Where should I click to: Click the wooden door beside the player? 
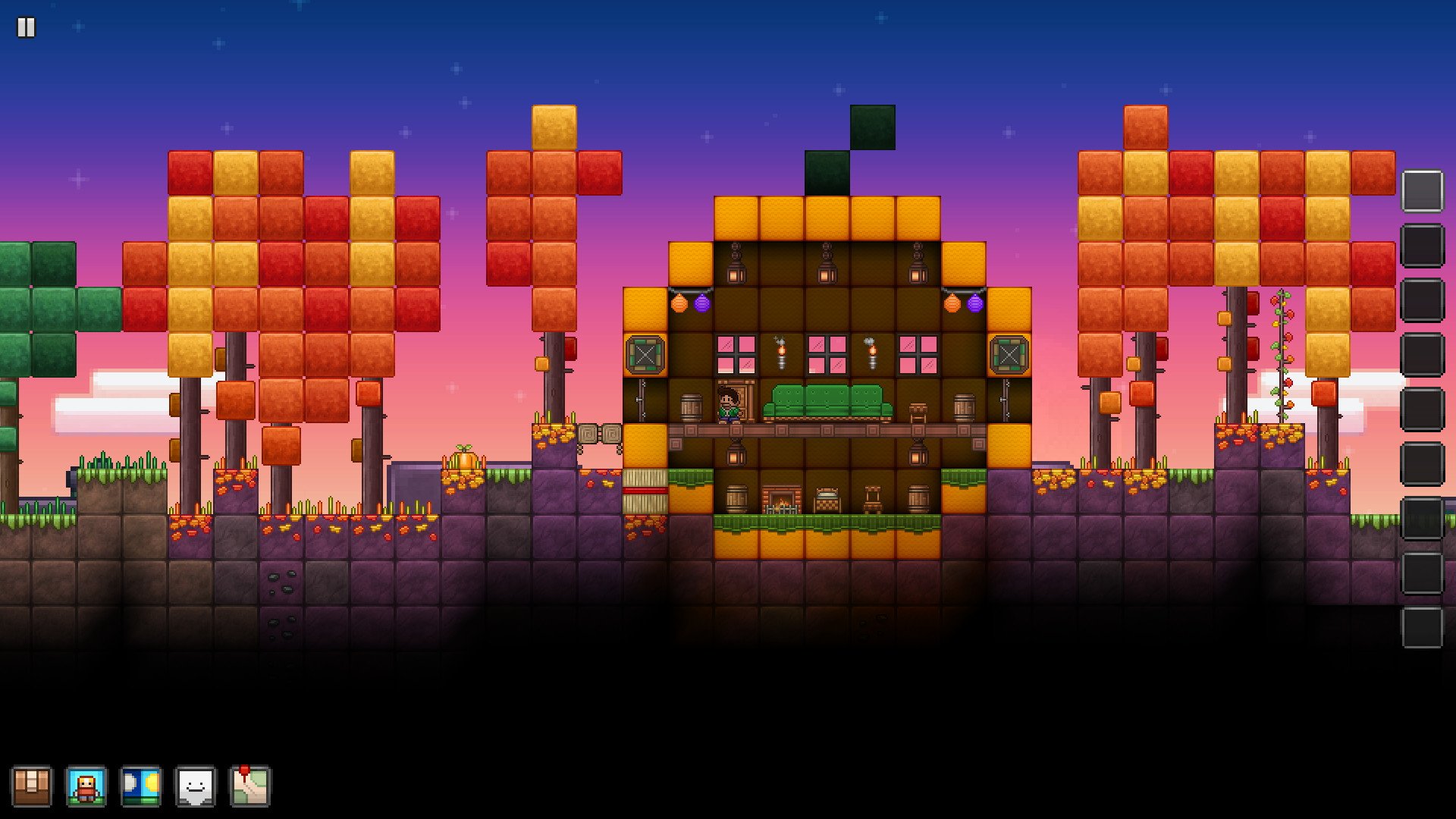click(744, 400)
